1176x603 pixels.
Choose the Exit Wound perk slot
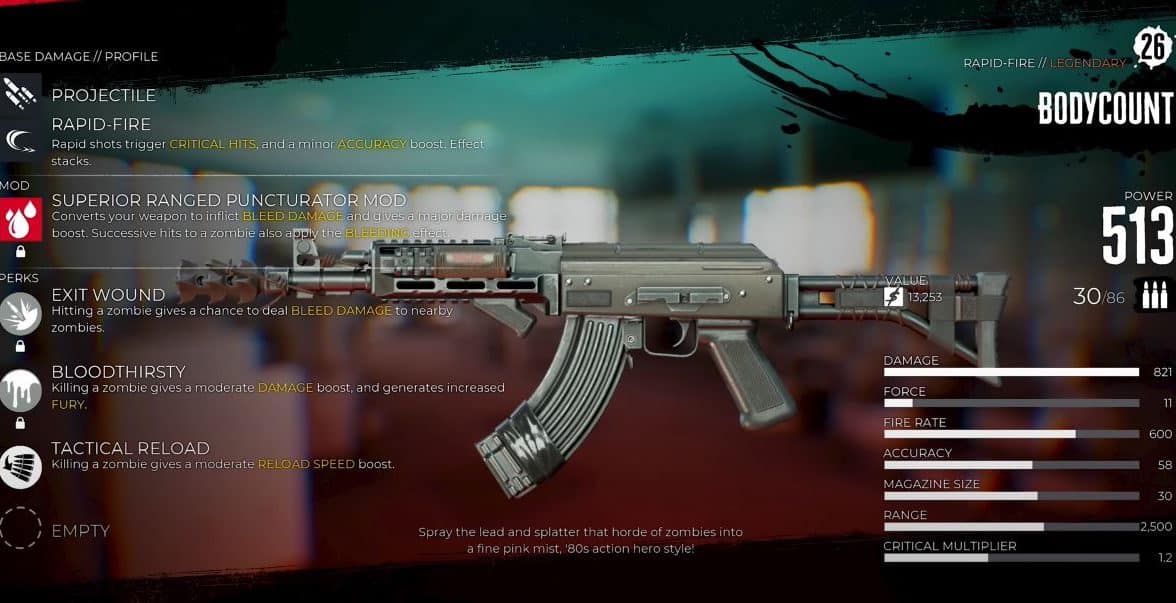coord(21,312)
